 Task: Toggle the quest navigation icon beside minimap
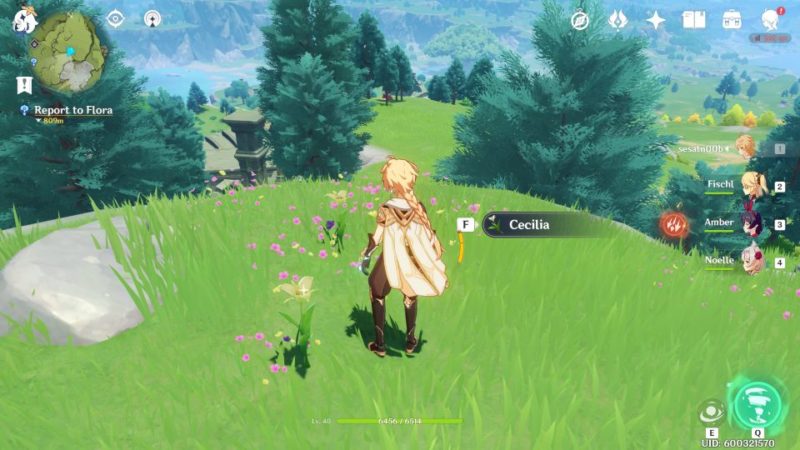(x=116, y=18)
